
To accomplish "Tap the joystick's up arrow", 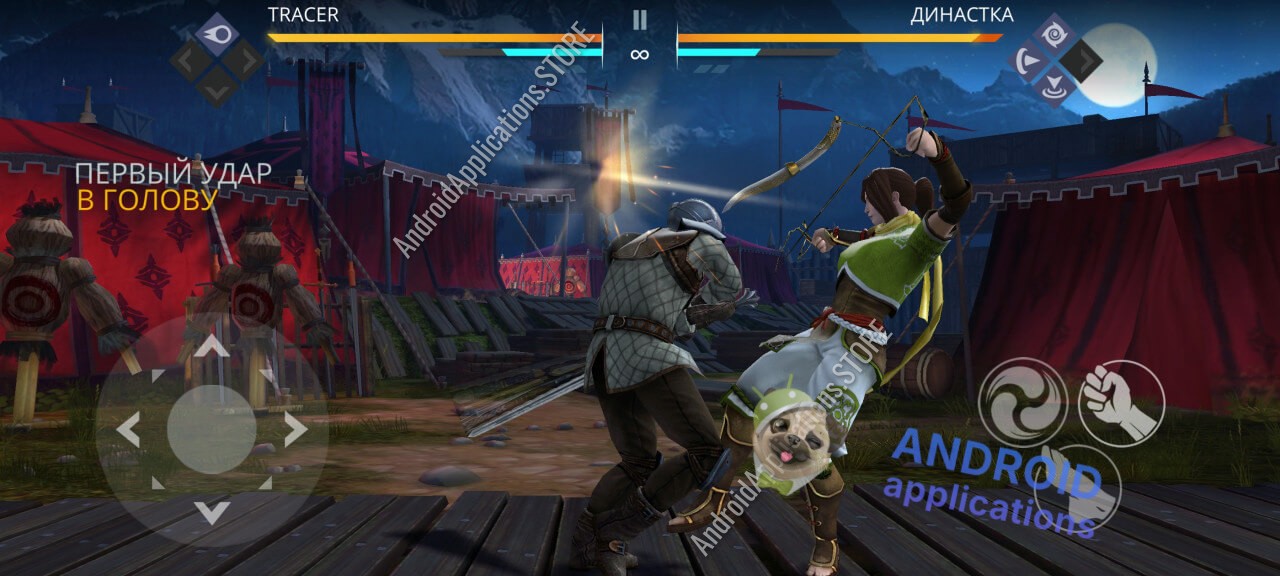I will tap(211, 347).
